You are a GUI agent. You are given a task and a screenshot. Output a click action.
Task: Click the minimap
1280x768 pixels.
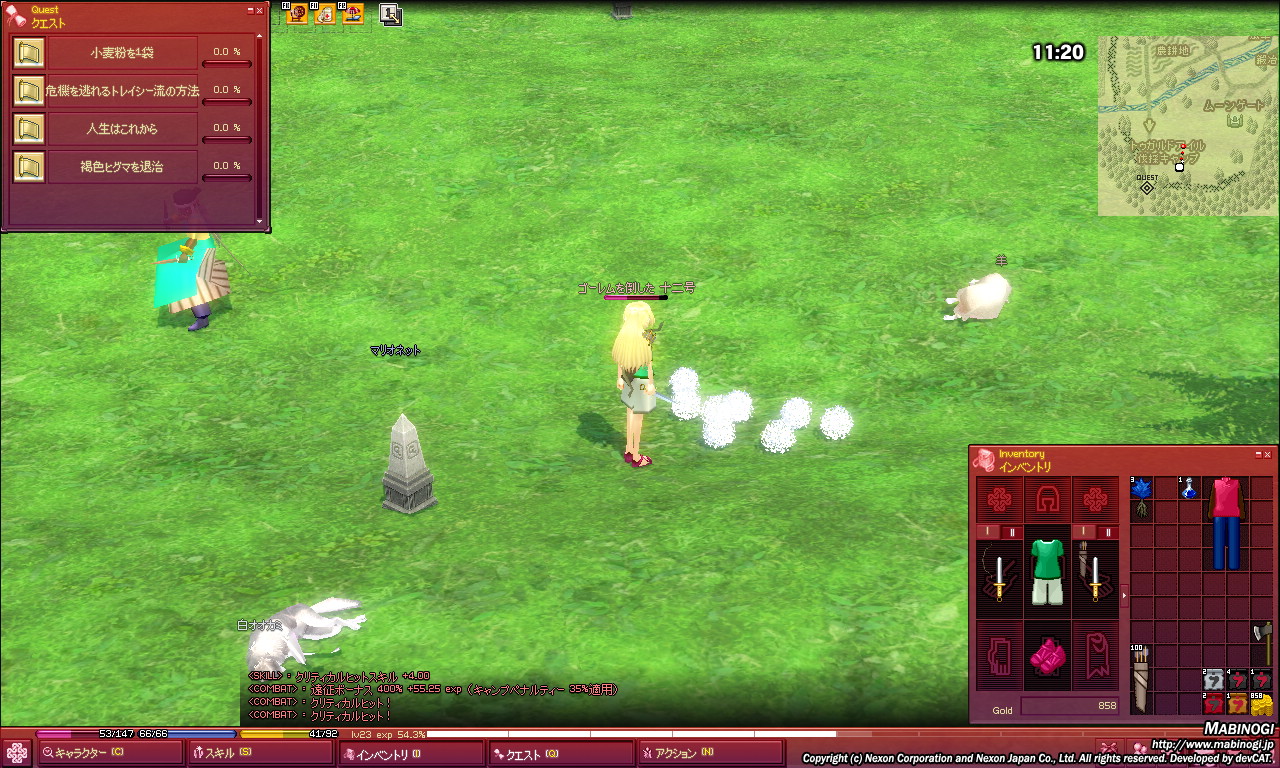tap(1187, 126)
